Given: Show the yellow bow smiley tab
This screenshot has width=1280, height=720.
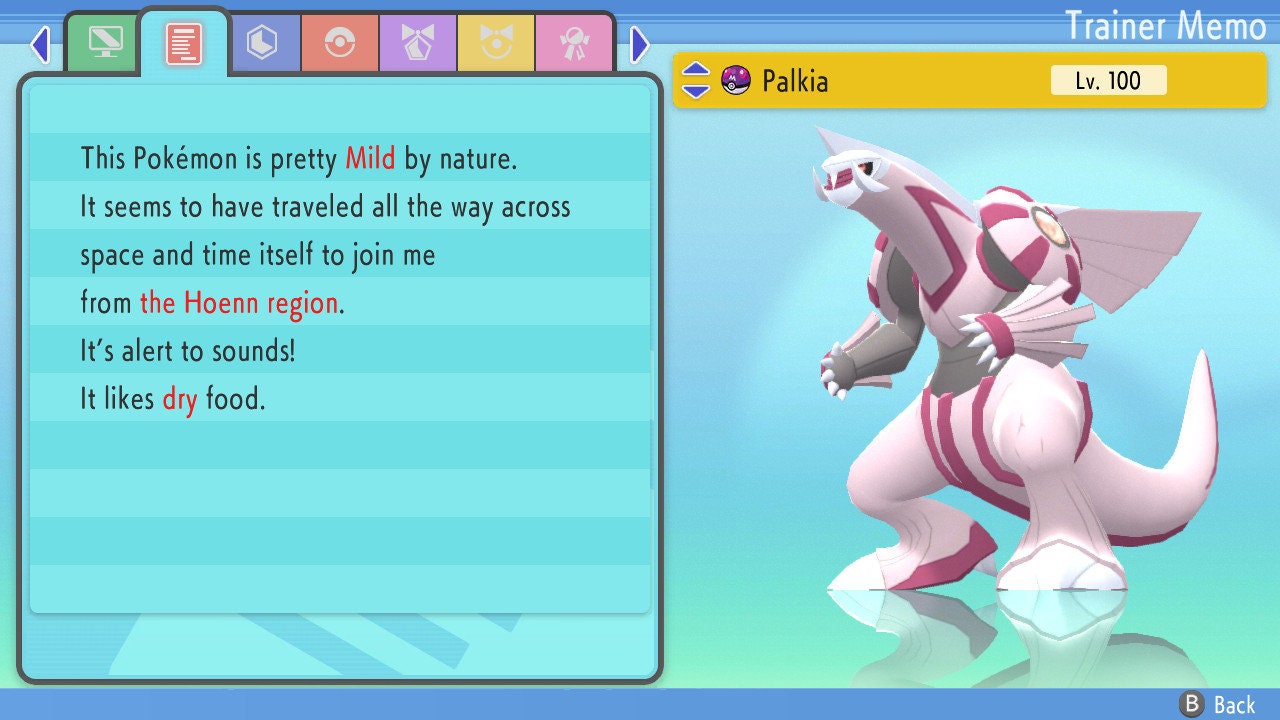Looking at the screenshot, I should tap(496, 42).
